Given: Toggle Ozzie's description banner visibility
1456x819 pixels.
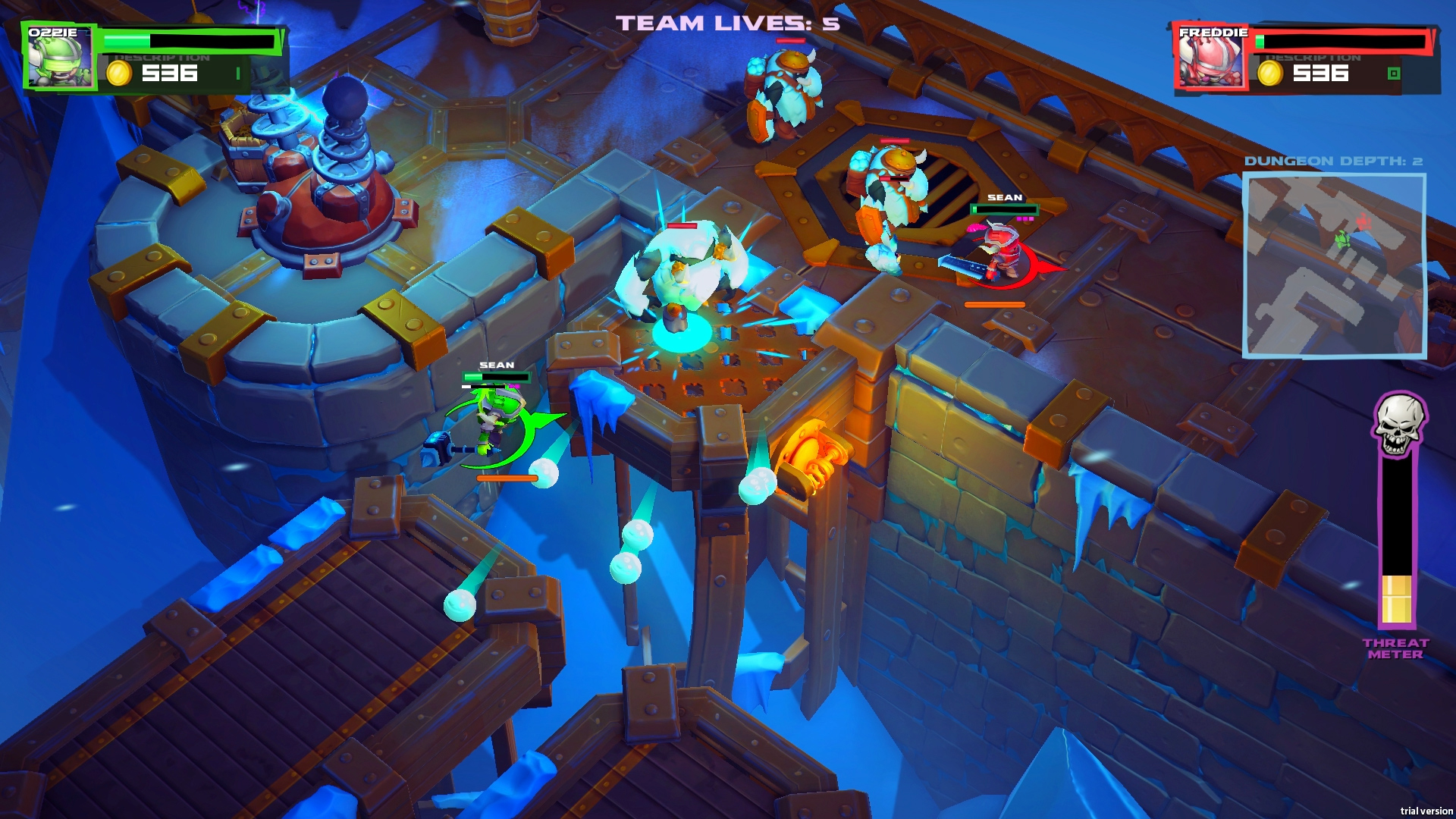Looking at the screenshot, I should pyautogui.click(x=162, y=56).
